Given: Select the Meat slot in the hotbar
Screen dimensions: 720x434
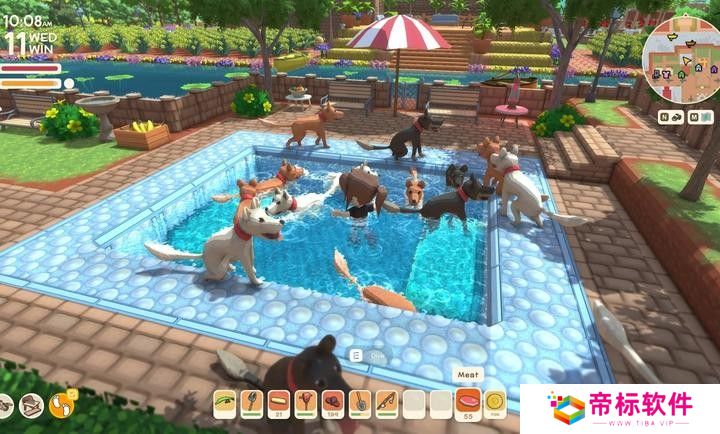Looking at the screenshot, I should pos(469,403).
